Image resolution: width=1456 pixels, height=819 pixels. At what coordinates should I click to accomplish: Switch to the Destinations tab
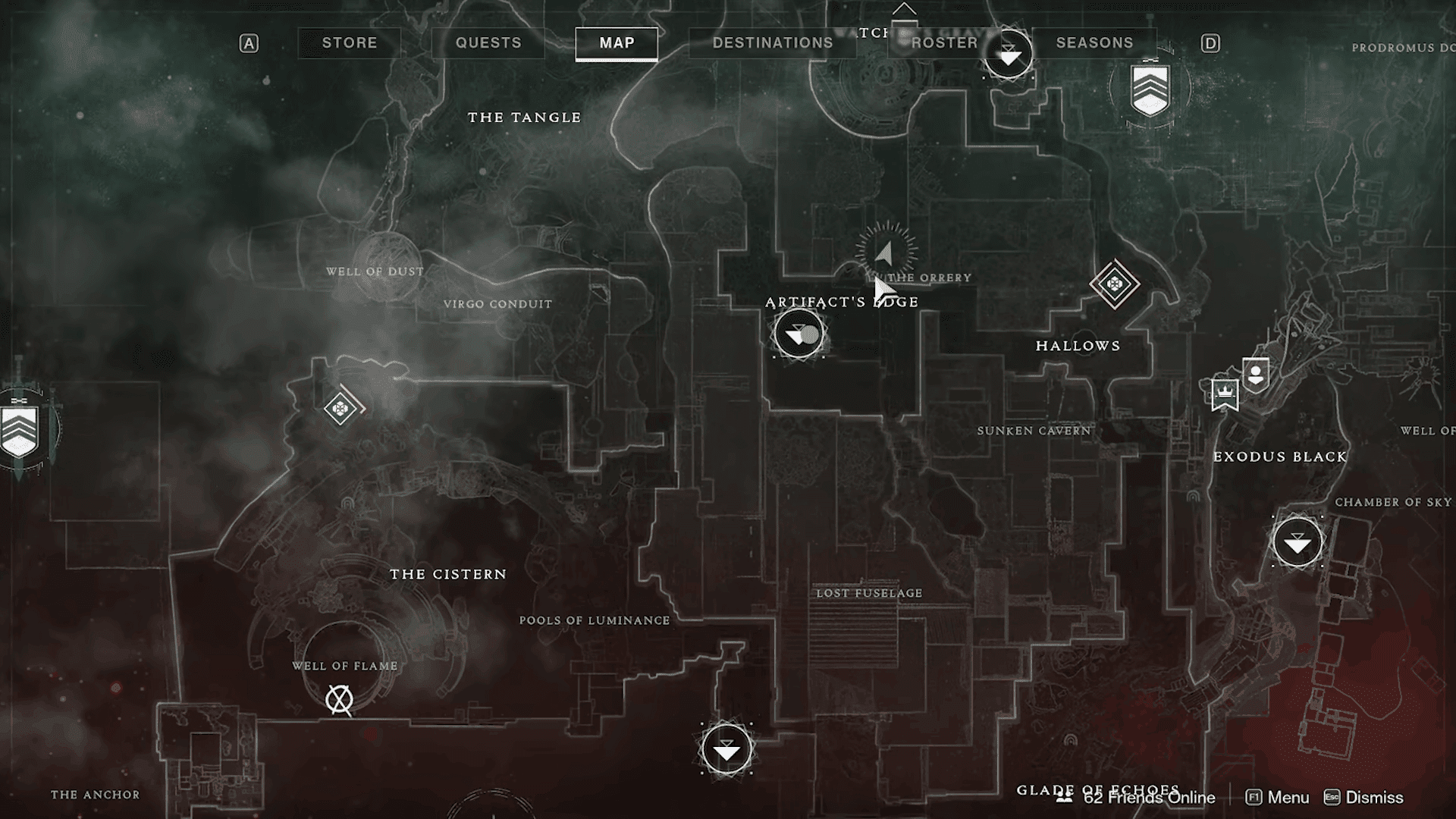(x=772, y=43)
